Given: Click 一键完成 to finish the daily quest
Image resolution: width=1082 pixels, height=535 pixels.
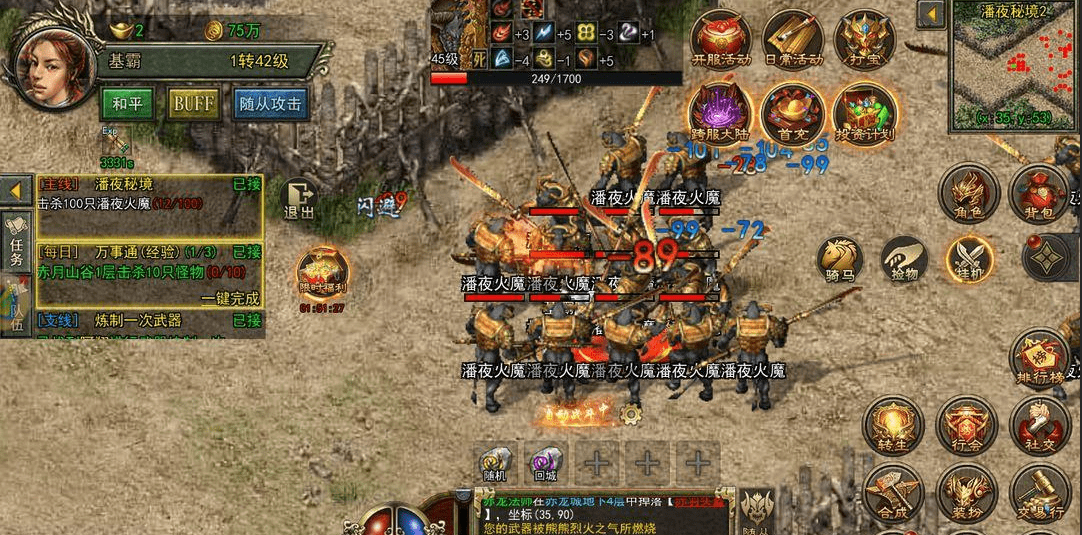Looking at the screenshot, I should click(x=229, y=298).
